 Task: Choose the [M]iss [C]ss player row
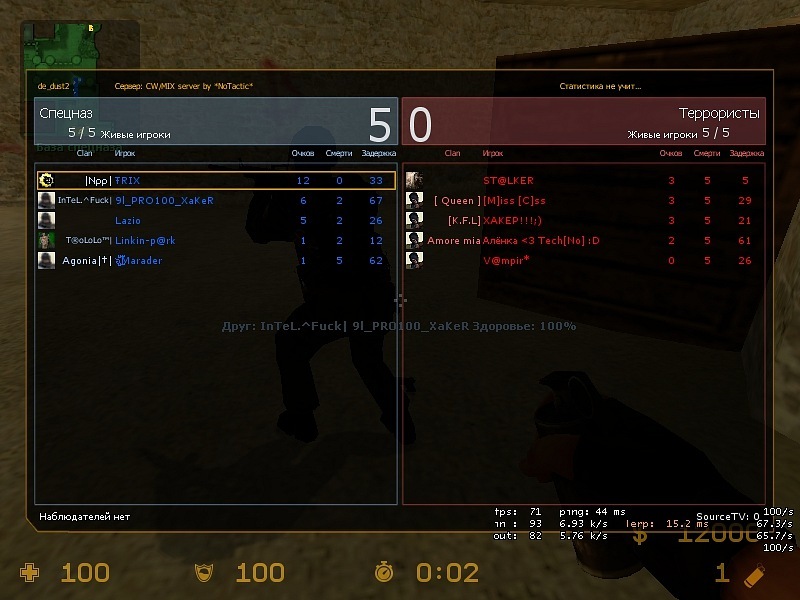[x=584, y=200]
